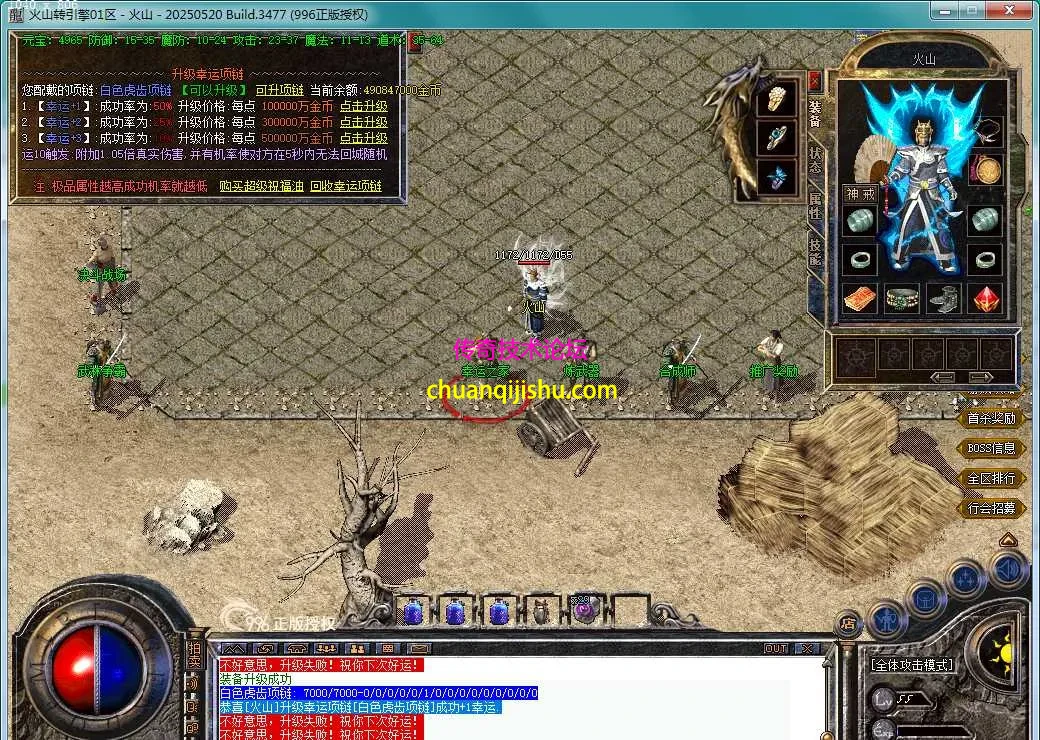Select the red gem equipment slot
Viewport: 1040px width, 740px height.
[x=987, y=298]
